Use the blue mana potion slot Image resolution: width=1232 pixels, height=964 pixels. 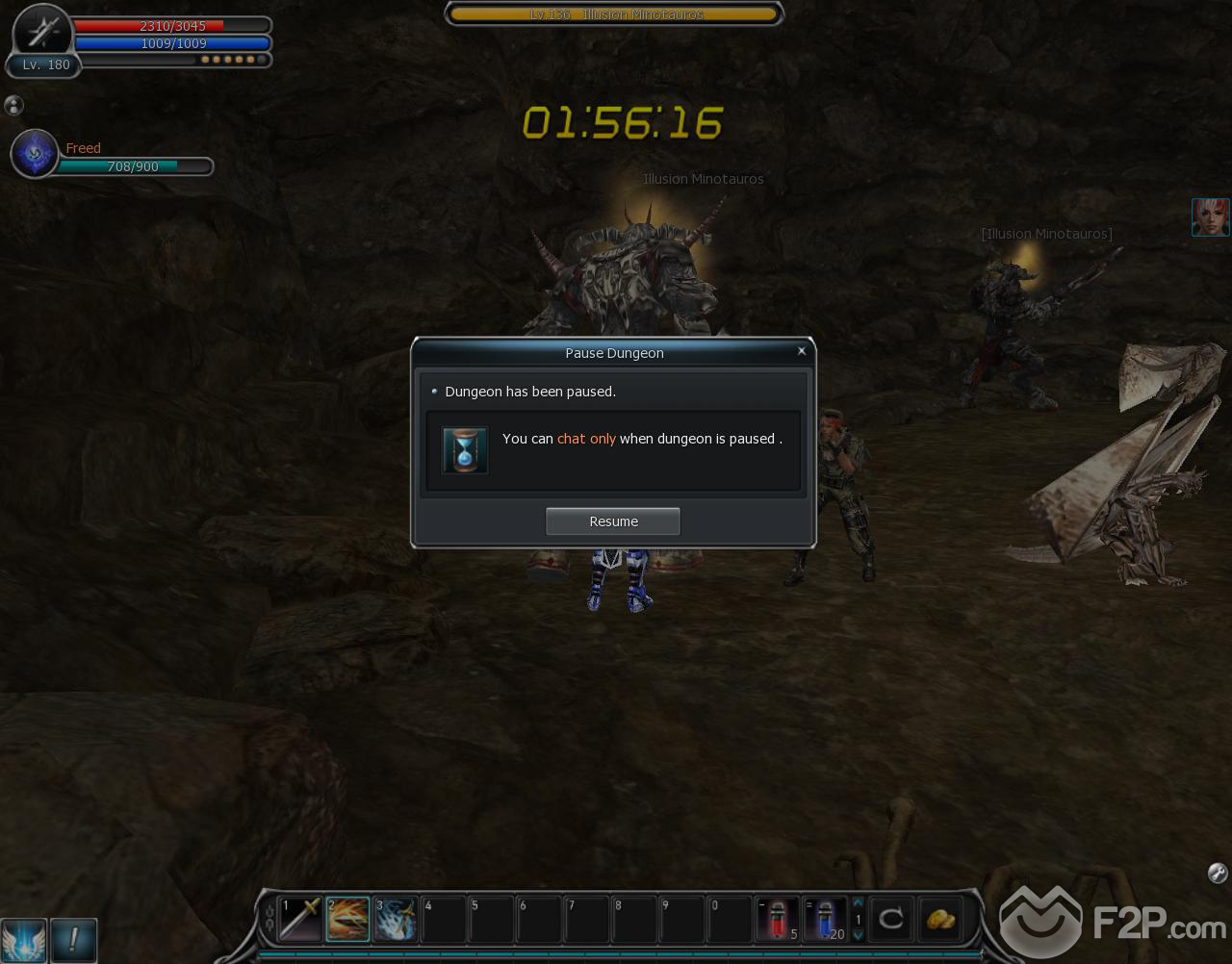(825, 919)
